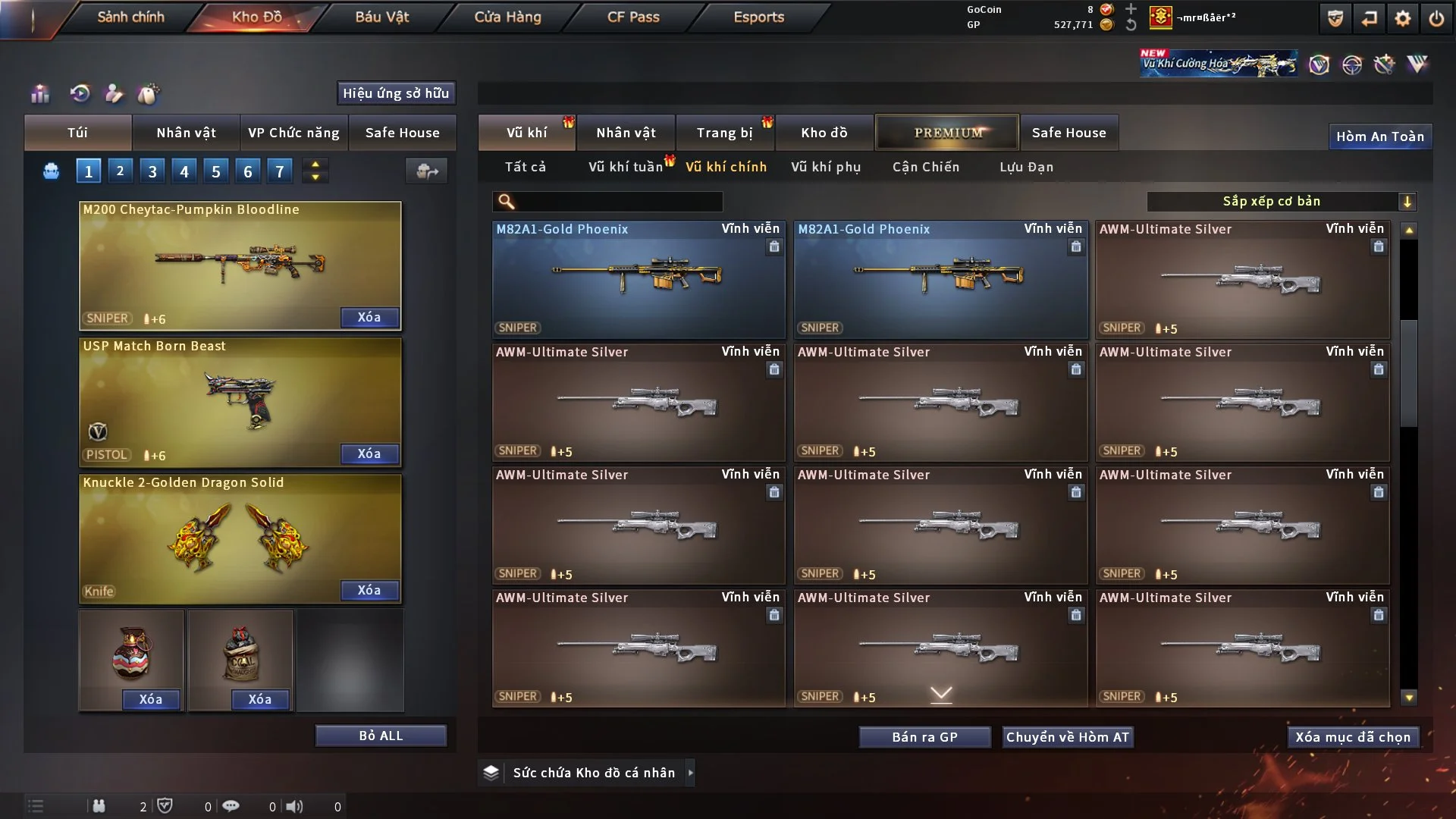Select bag slot number 3
Viewport: 1456px width, 819px height.
click(152, 171)
